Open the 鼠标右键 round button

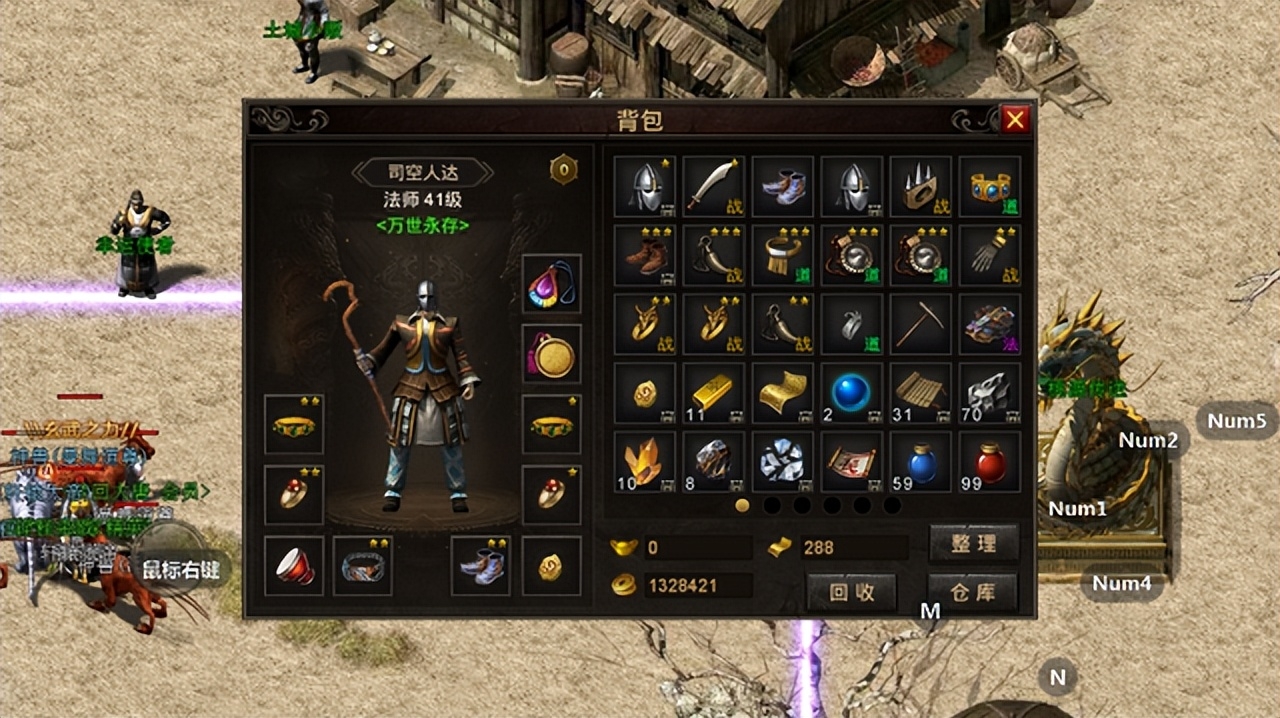click(x=178, y=570)
